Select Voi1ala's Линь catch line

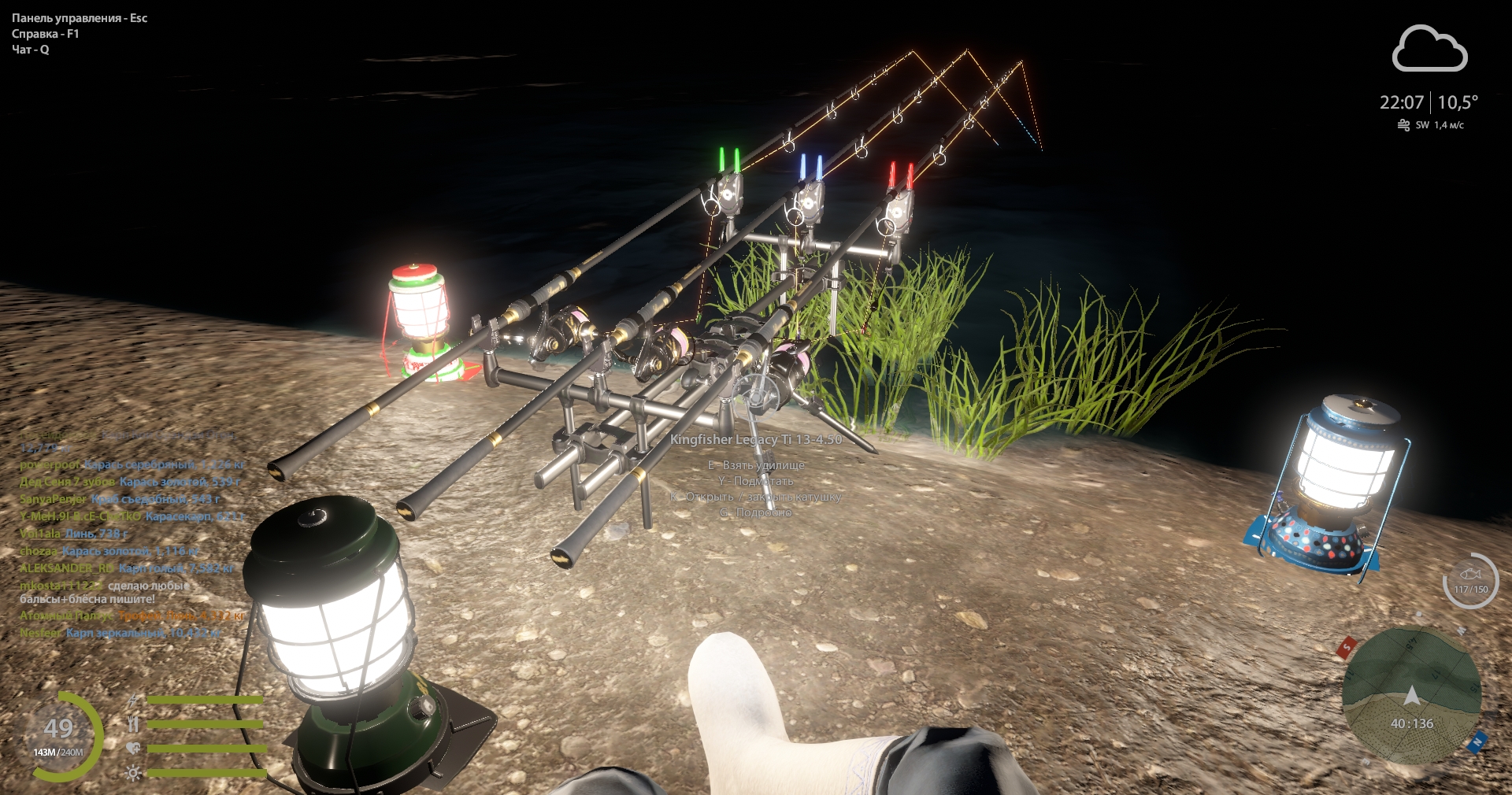coord(74,534)
